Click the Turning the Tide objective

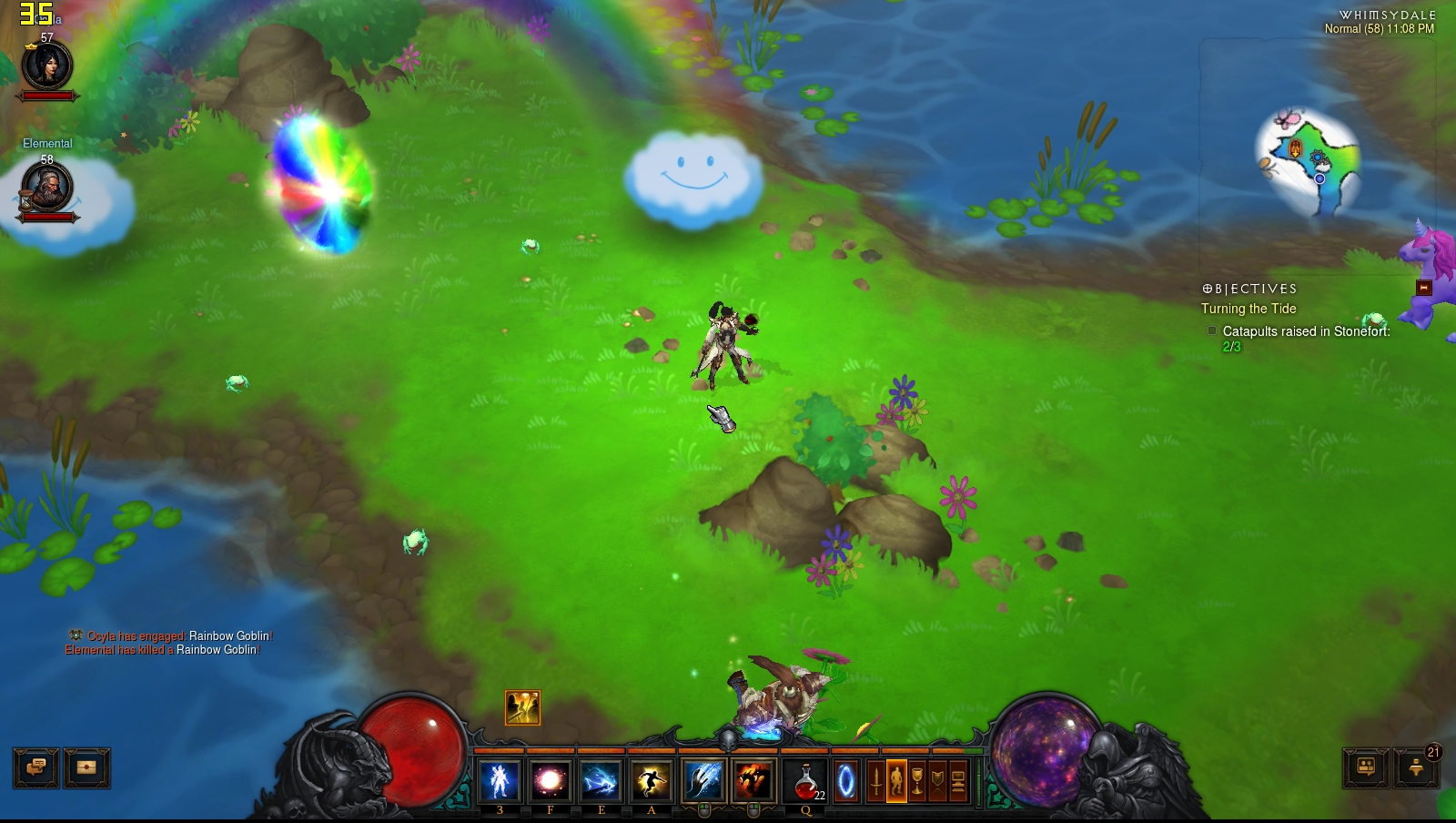pyautogui.click(x=1249, y=309)
